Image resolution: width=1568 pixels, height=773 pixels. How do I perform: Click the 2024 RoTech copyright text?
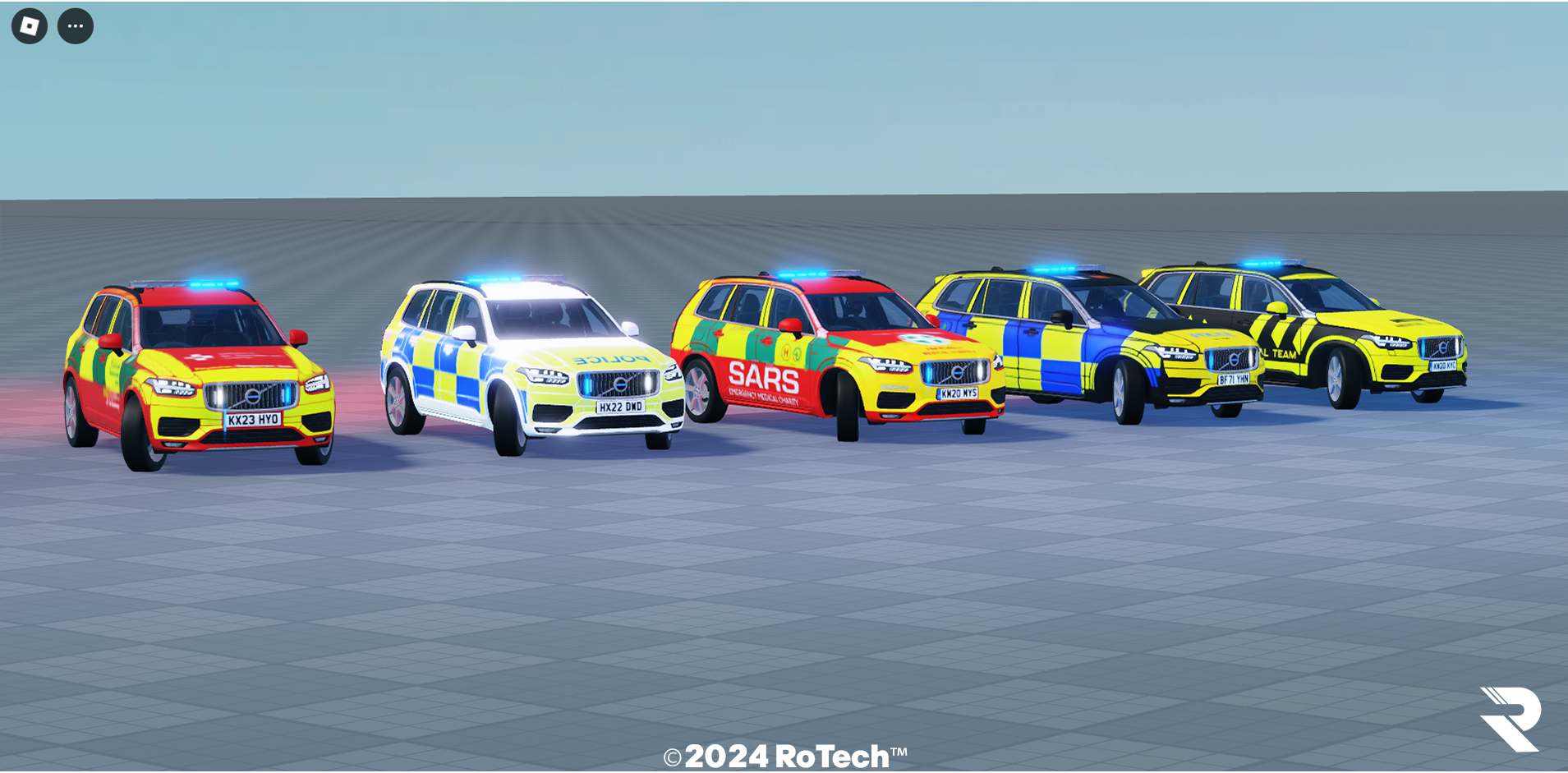784,752
